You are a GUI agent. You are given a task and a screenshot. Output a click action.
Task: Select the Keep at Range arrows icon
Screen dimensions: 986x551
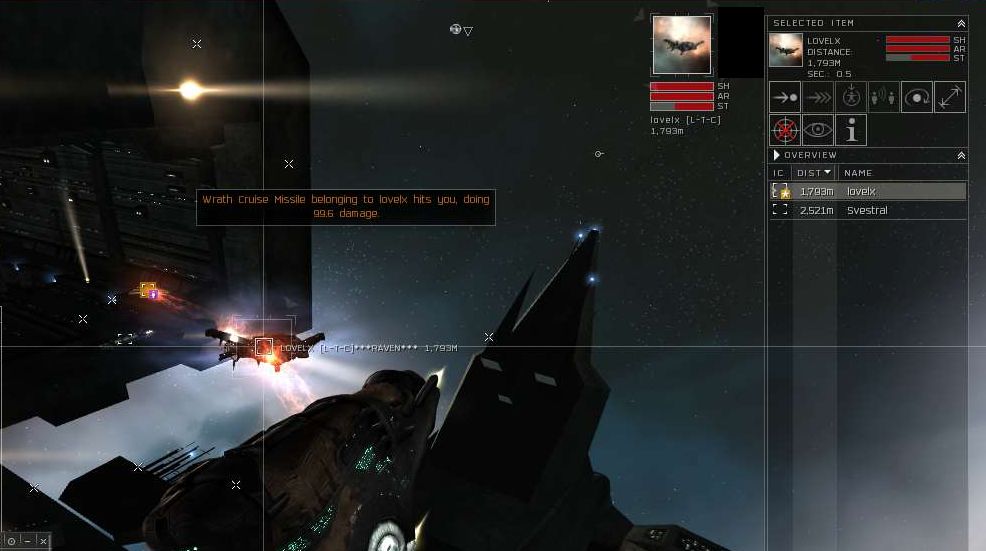pyautogui.click(x=950, y=97)
